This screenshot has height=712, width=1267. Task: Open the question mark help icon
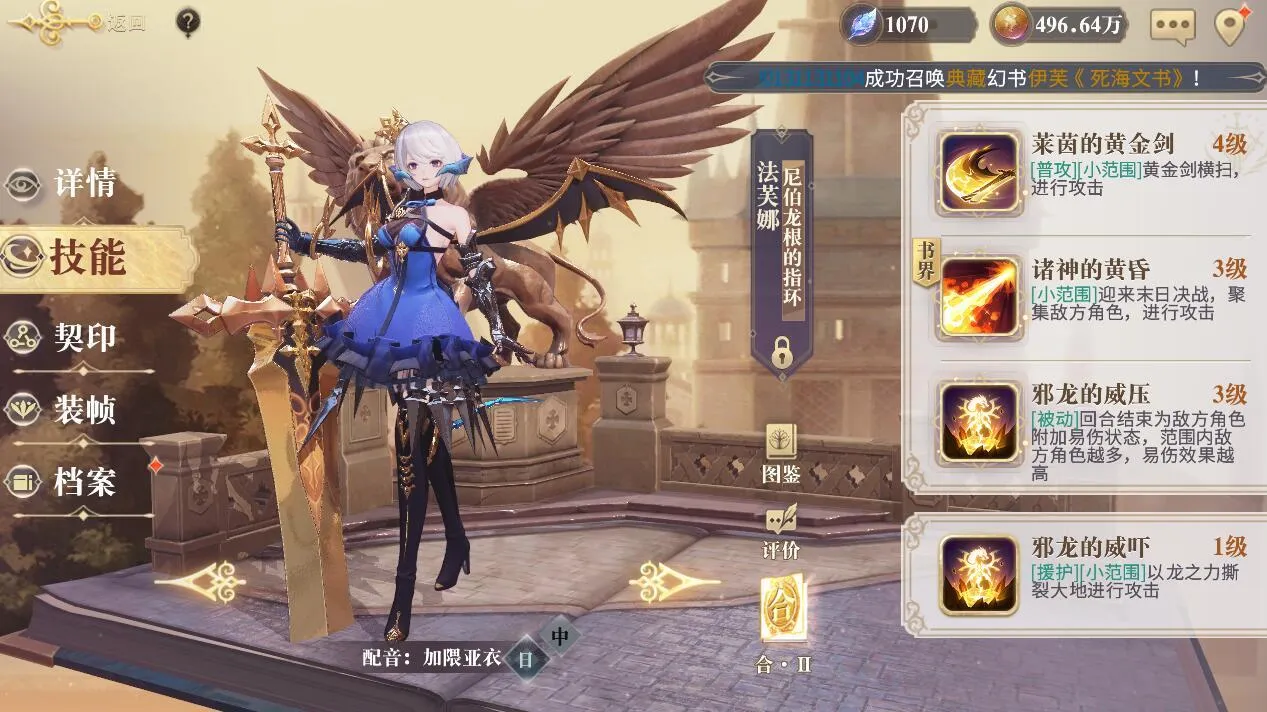pyautogui.click(x=187, y=22)
